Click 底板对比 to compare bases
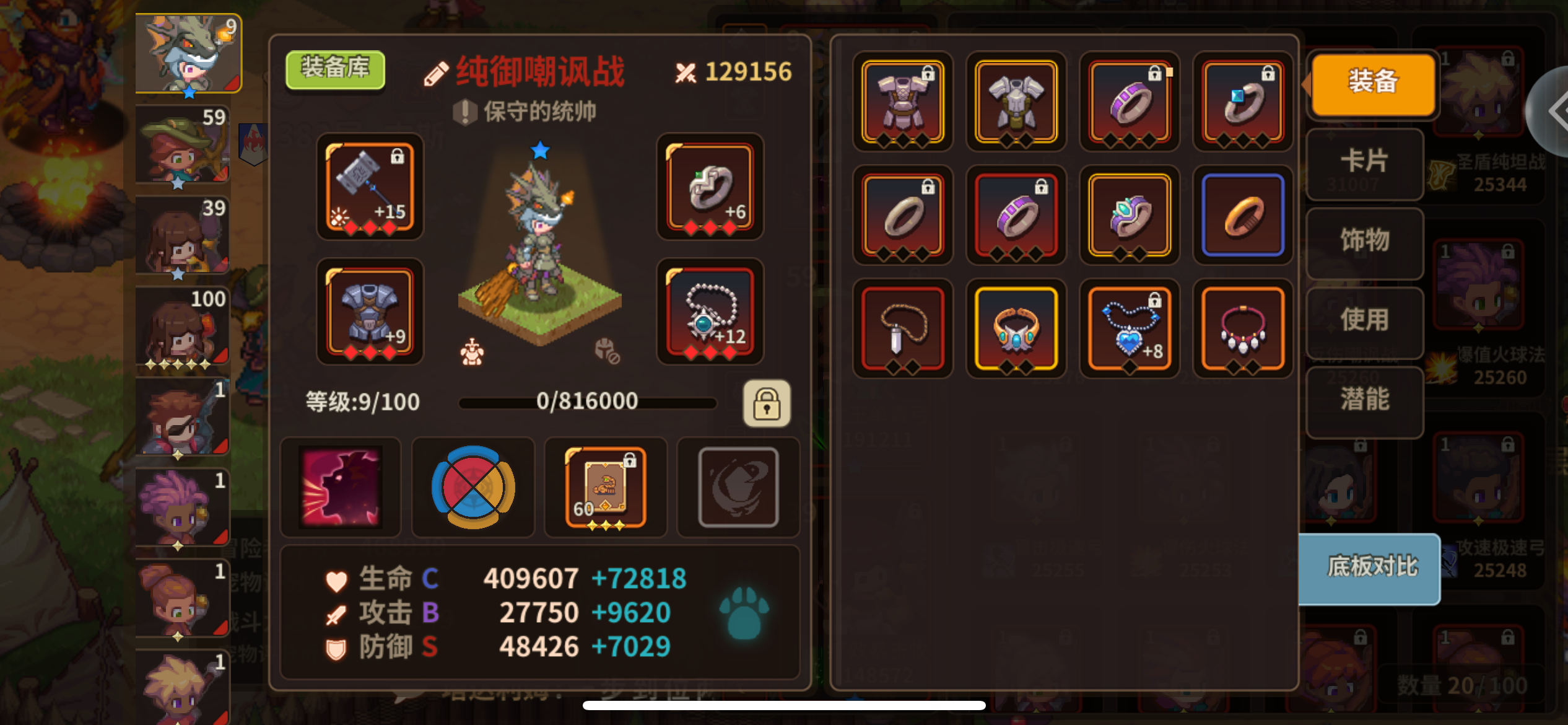1568x725 pixels. point(1370,569)
